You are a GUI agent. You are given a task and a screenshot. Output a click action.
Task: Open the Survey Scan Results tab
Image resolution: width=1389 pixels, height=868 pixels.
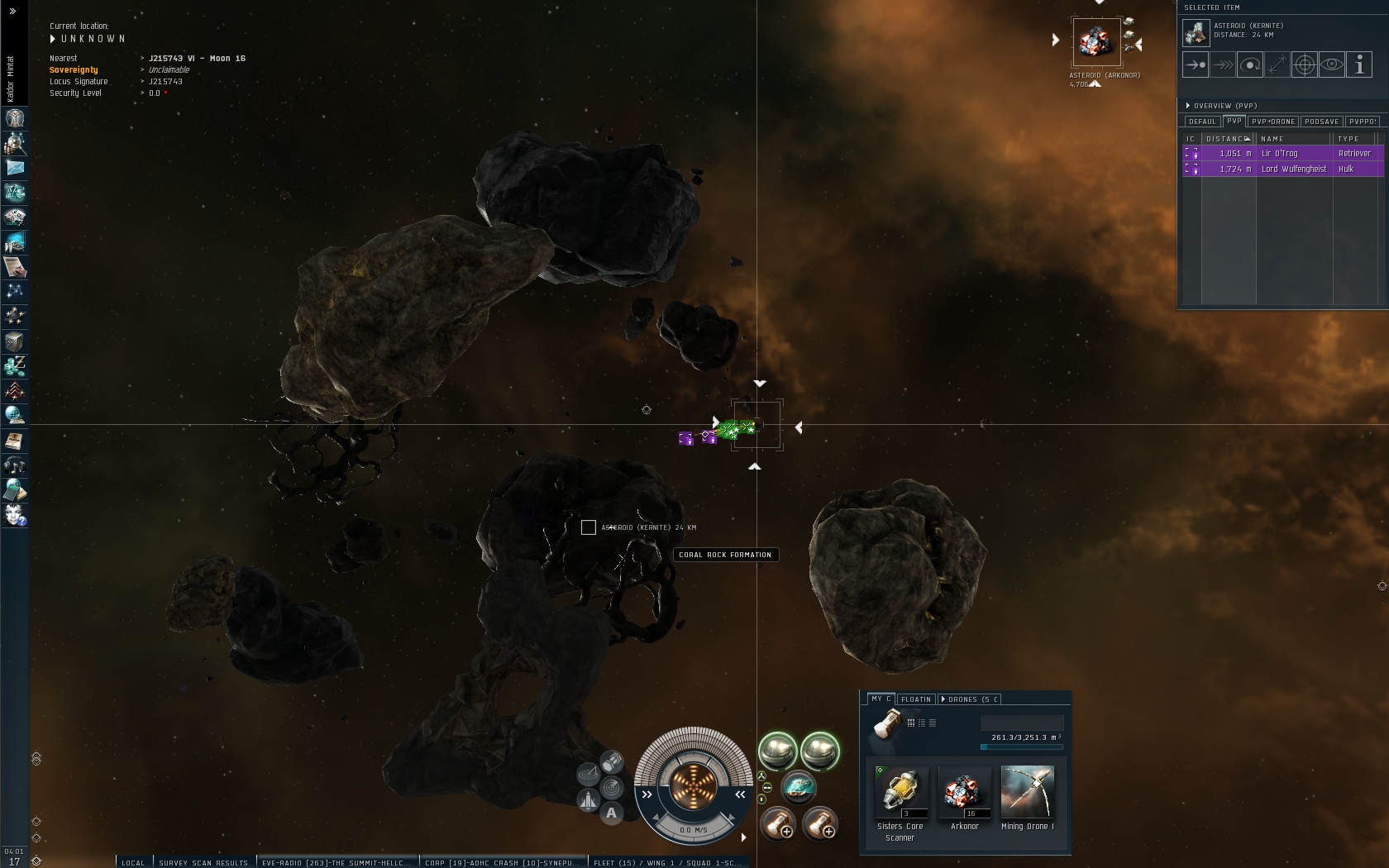tap(203, 862)
